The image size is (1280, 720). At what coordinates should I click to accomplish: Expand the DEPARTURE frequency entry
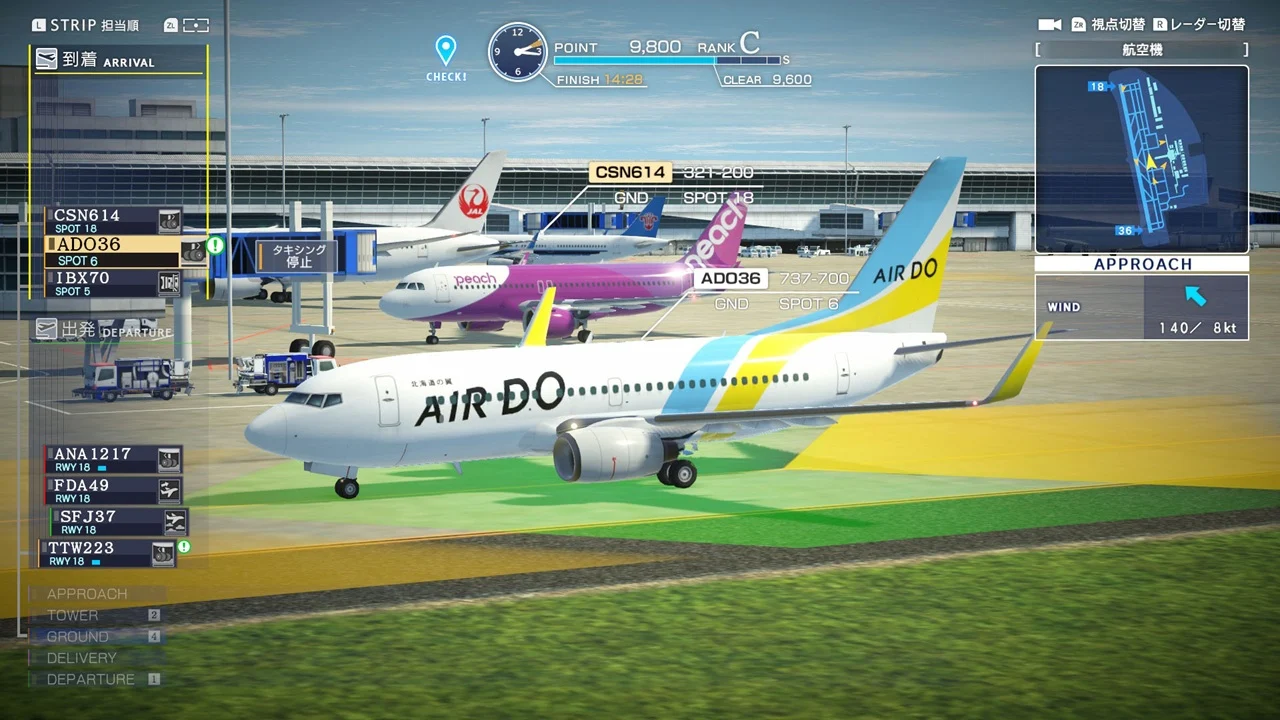pyautogui.click(x=91, y=679)
